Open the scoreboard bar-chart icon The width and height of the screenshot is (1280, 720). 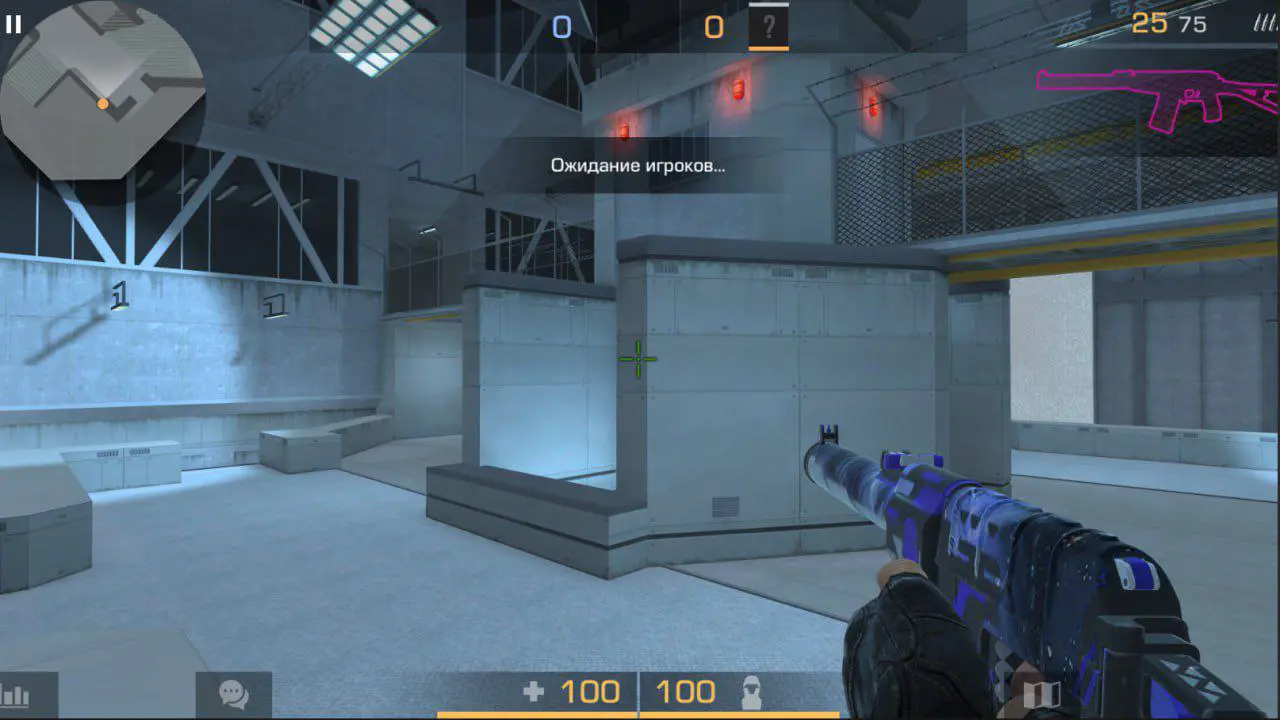17,695
